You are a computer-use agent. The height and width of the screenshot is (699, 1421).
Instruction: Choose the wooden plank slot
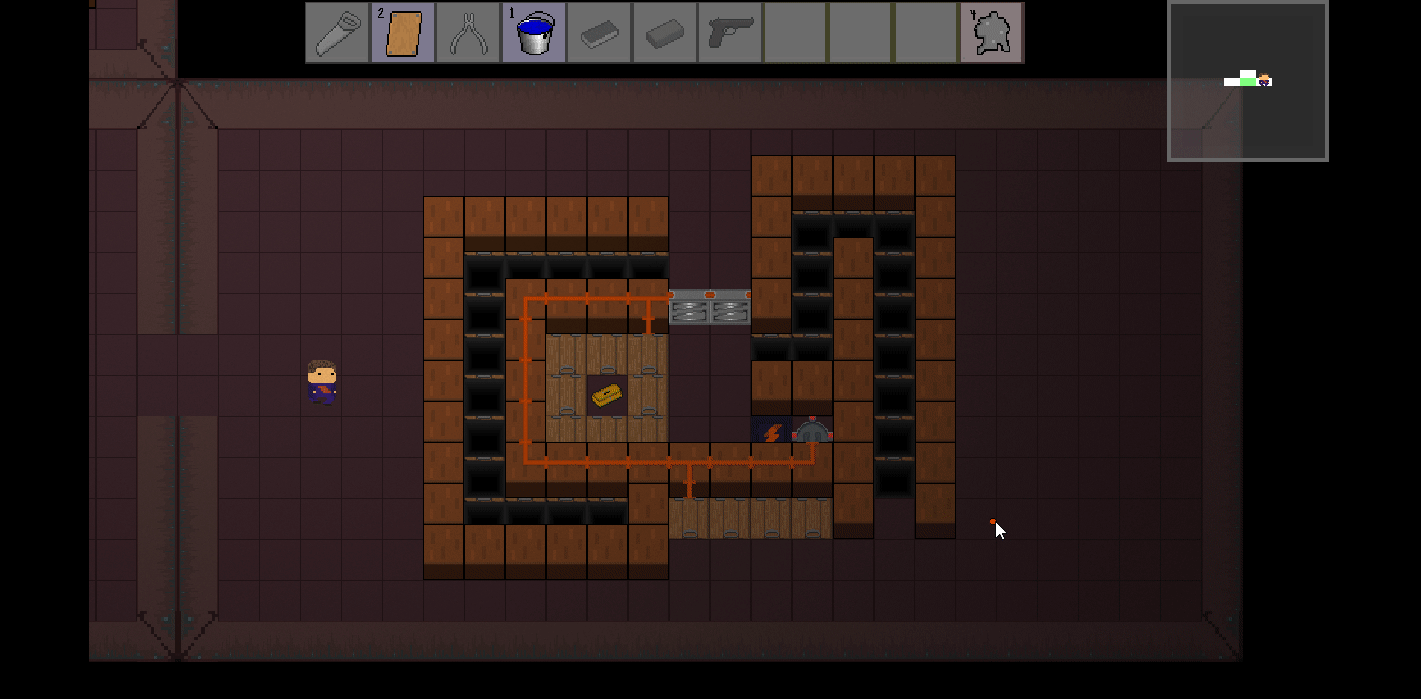(403, 33)
